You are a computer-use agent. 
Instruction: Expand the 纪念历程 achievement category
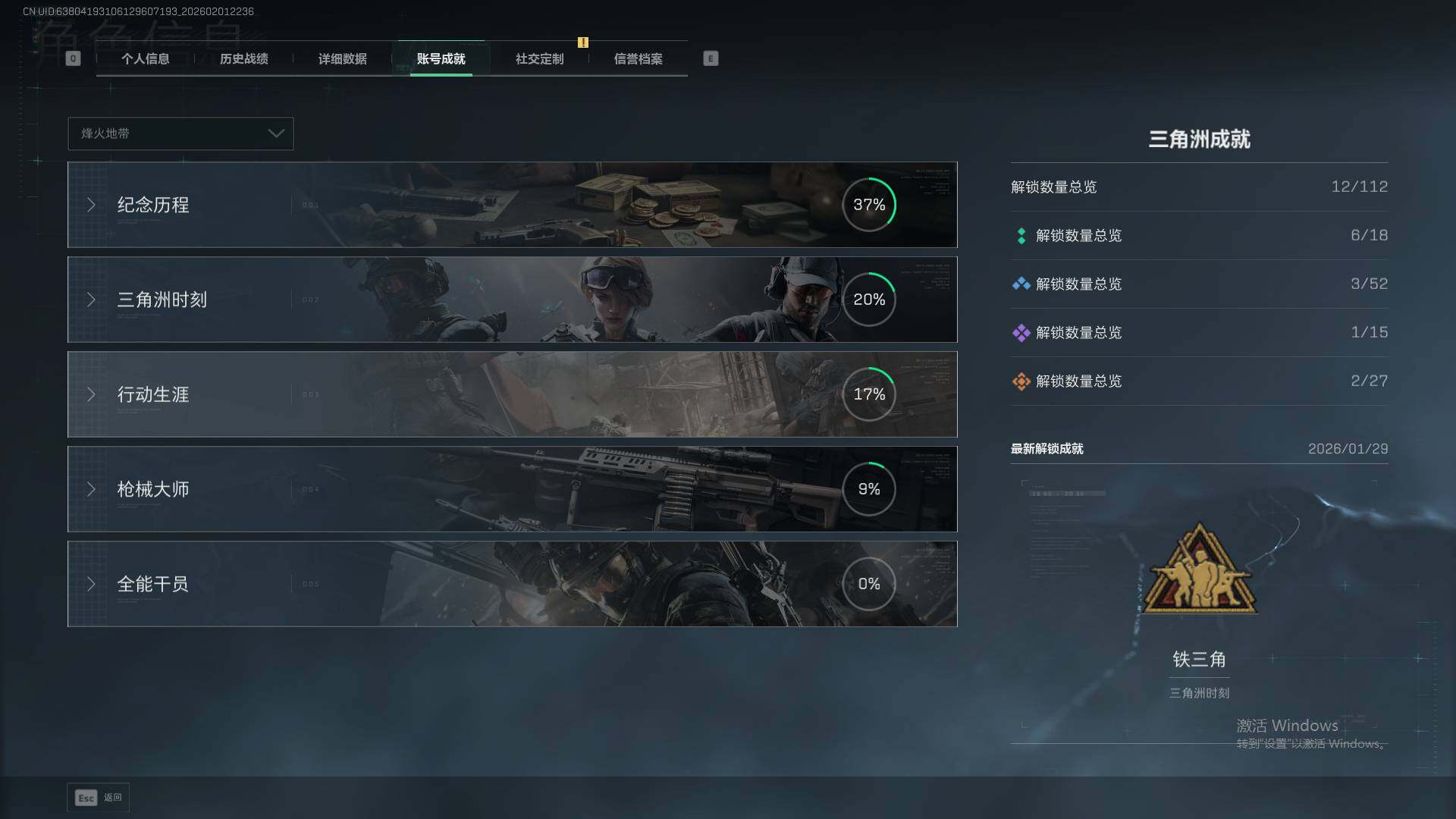coord(512,205)
